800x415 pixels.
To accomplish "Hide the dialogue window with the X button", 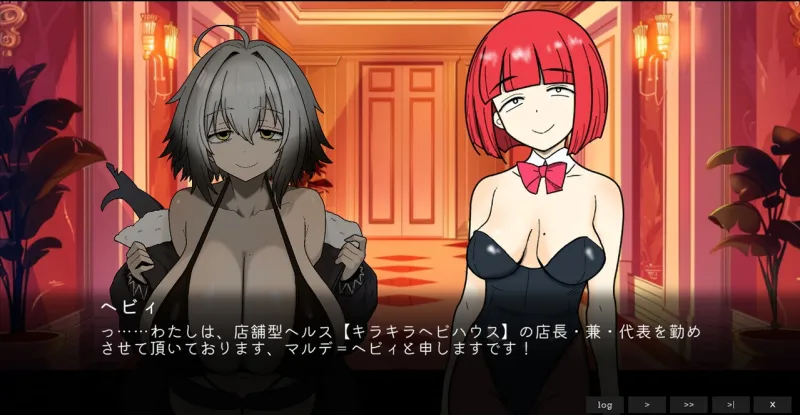I will tap(772, 404).
